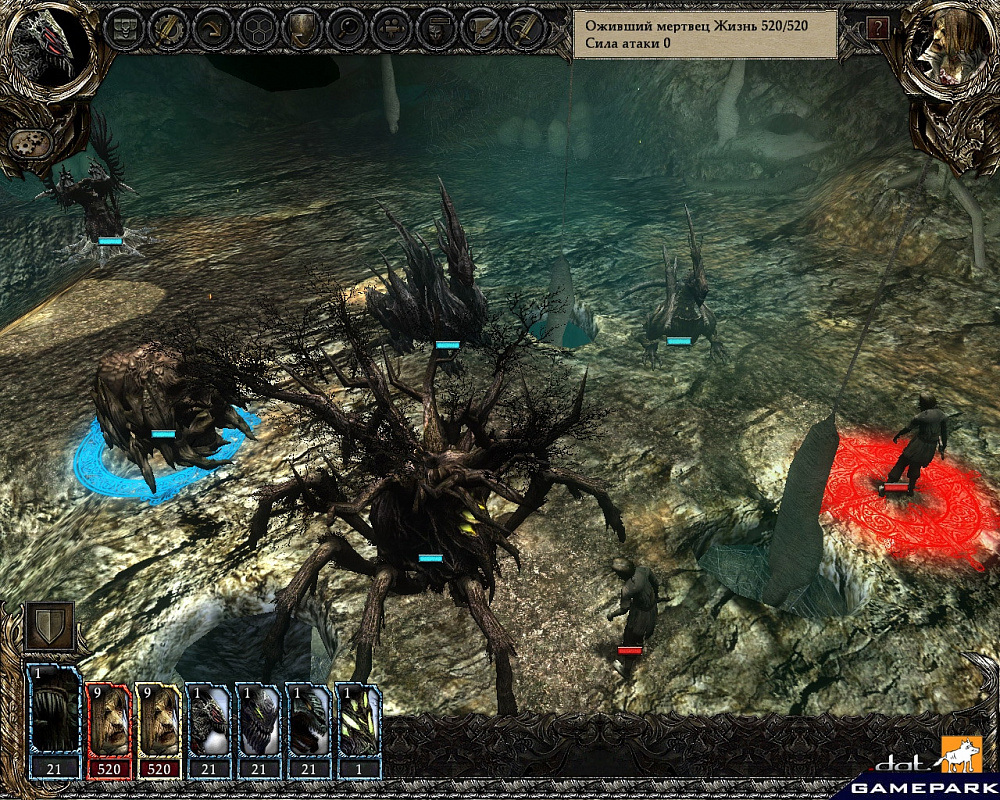Image resolution: width=1000 pixels, height=800 pixels.
Task: Open help with the red question mark button
Action: (878, 28)
